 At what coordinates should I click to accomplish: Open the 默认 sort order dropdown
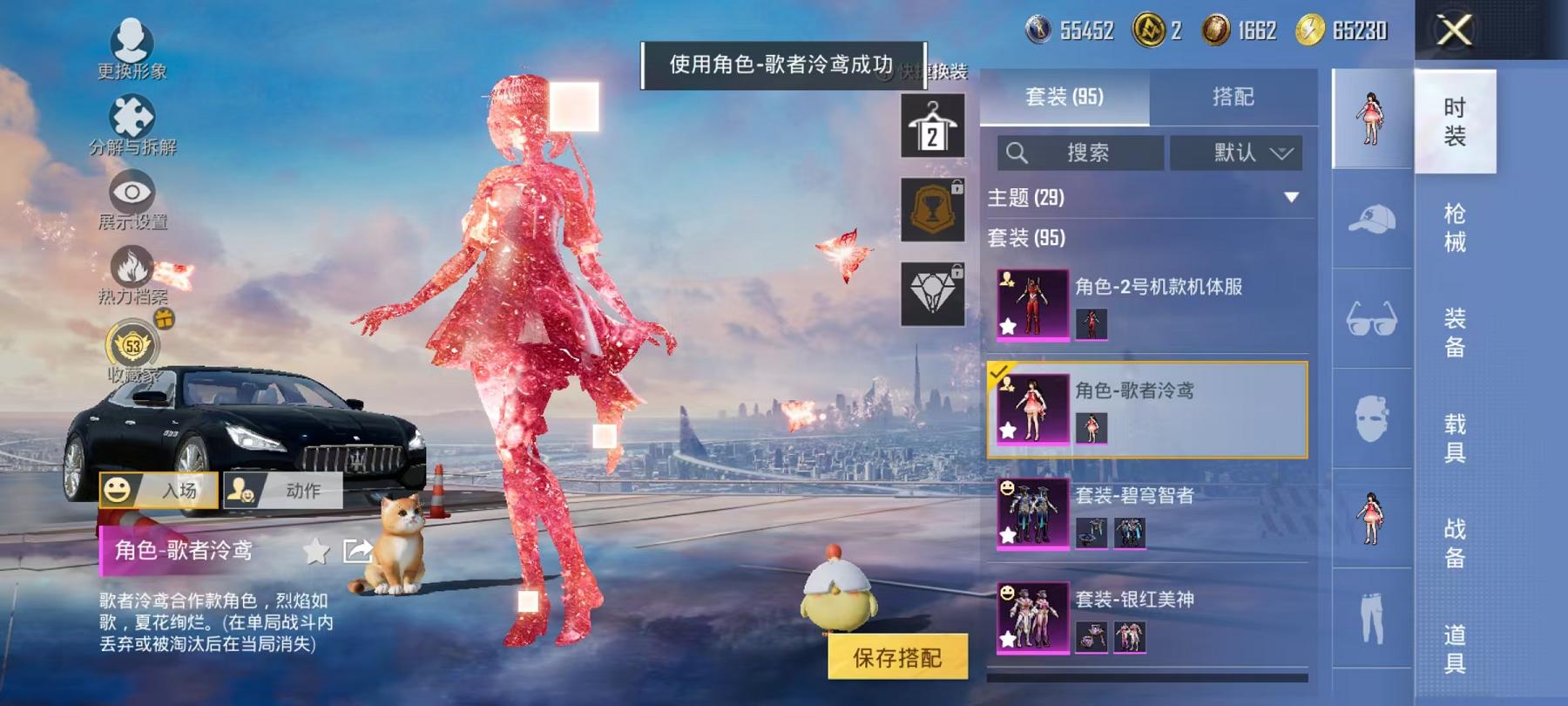pyautogui.click(x=1236, y=153)
